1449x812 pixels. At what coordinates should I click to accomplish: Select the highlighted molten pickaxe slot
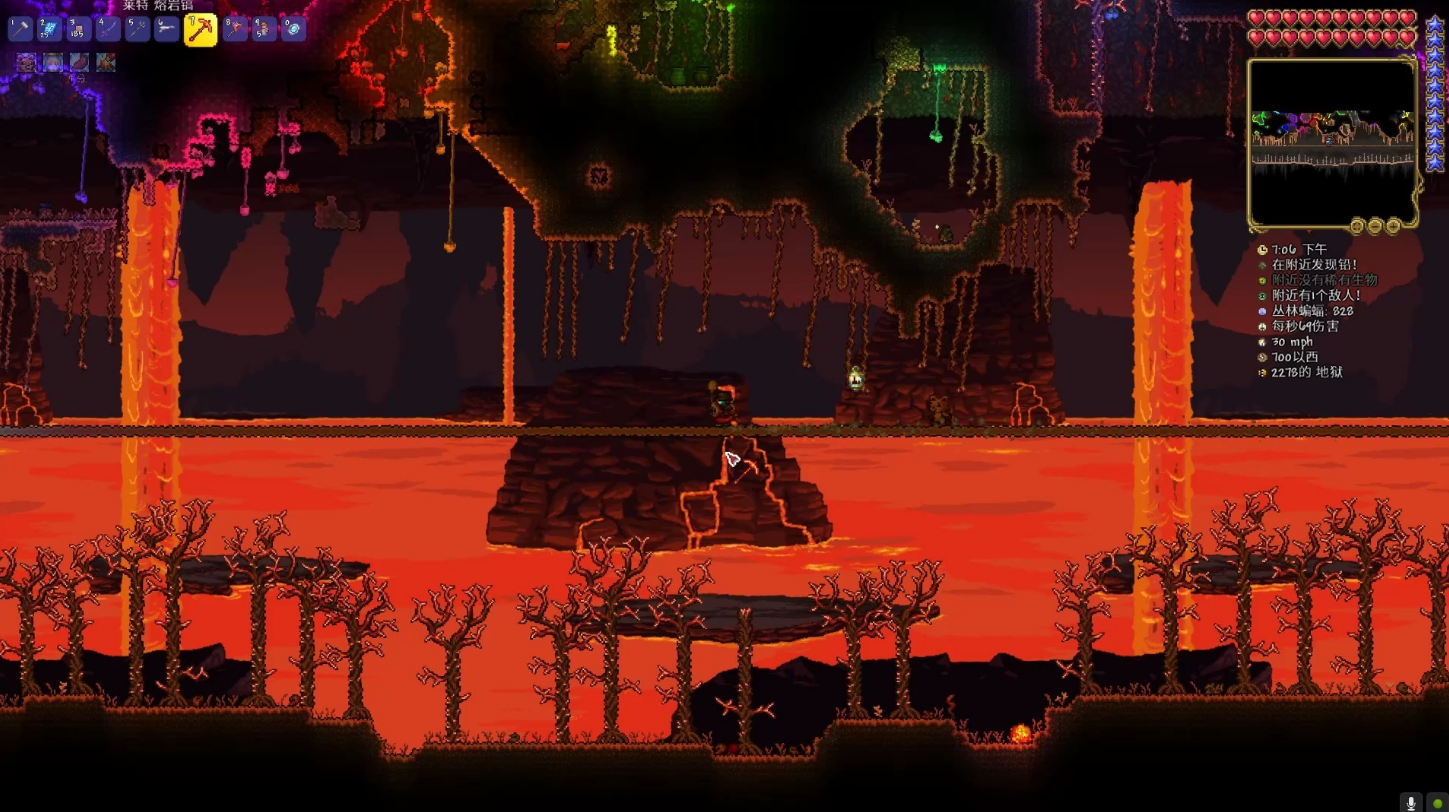[200, 30]
